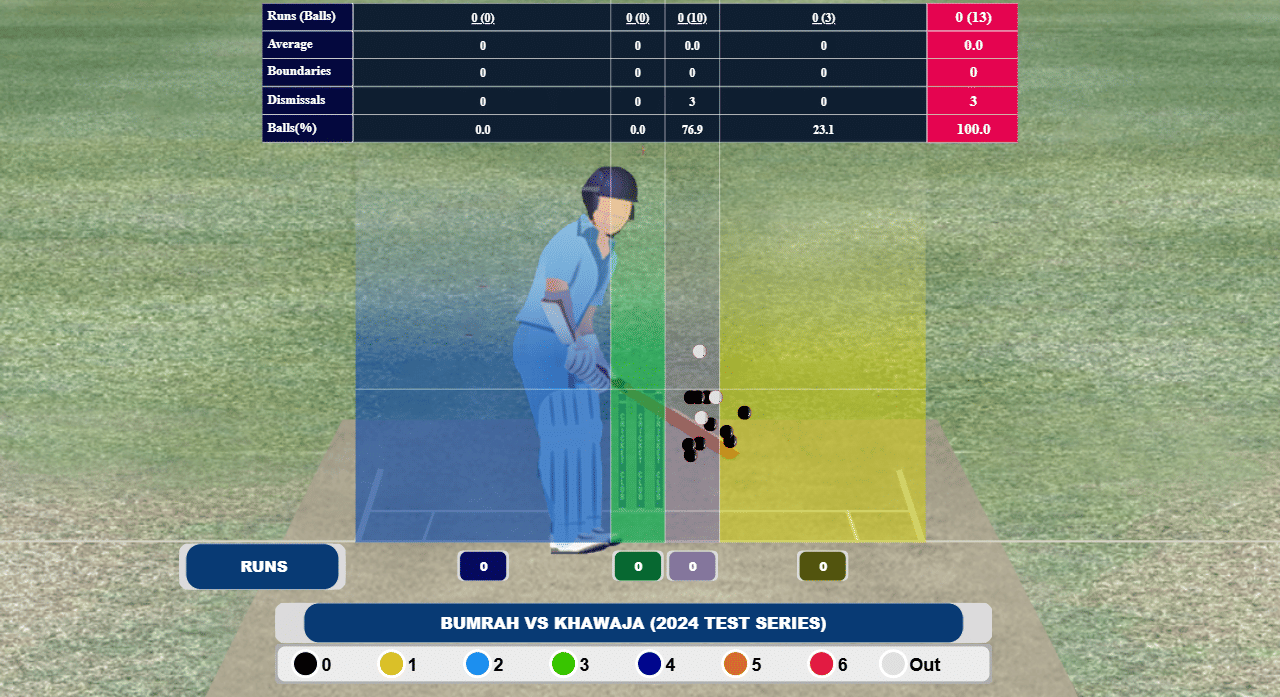Viewport: 1280px width, 697px height.
Task: Select the Bumrah vs Khawaja 2024 Test Series title
Action: coord(633,623)
